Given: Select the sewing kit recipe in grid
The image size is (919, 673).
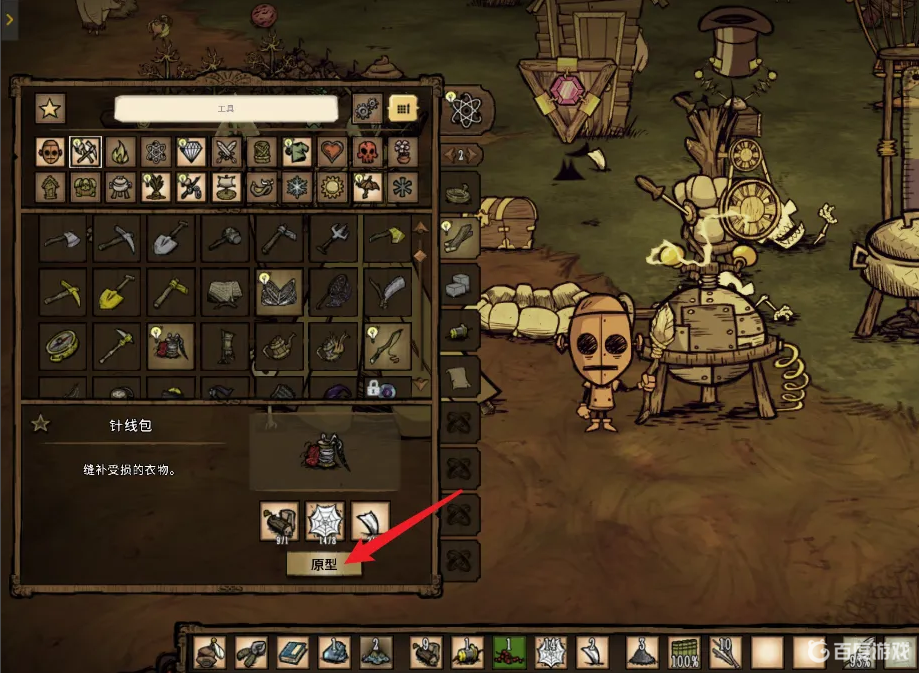Looking at the screenshot, I should (170, 346).
